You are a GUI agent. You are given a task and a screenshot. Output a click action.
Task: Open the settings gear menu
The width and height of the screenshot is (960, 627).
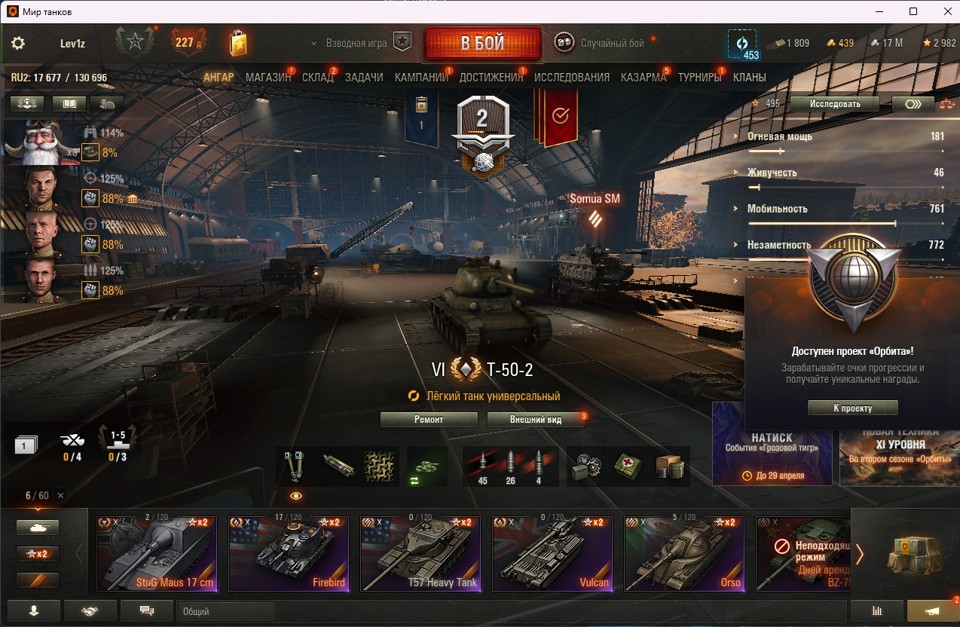pyautogui.click(x=17, y=44)
